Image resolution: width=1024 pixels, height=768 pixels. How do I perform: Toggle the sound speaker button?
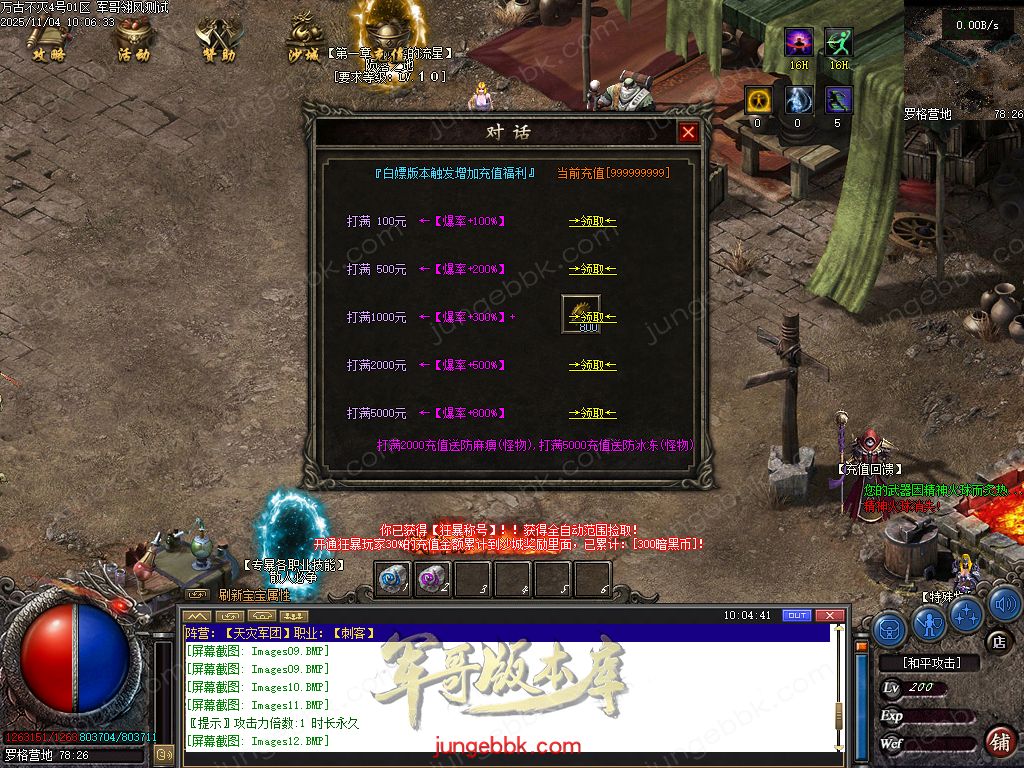pyautogui.click(x=1004, y=604)
